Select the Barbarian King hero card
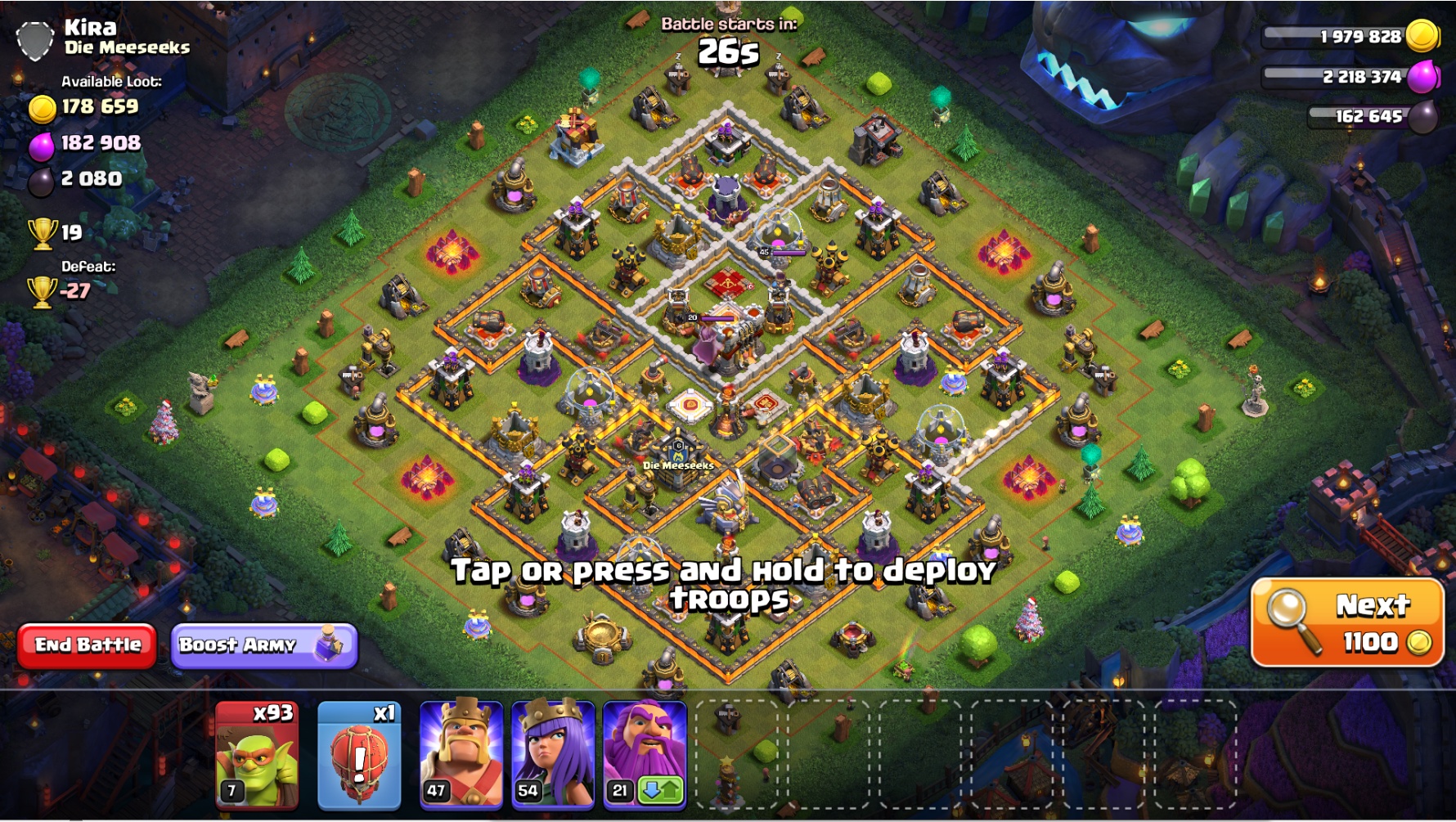This screenshot has height=822, width=1456. [x=461, y=754]
